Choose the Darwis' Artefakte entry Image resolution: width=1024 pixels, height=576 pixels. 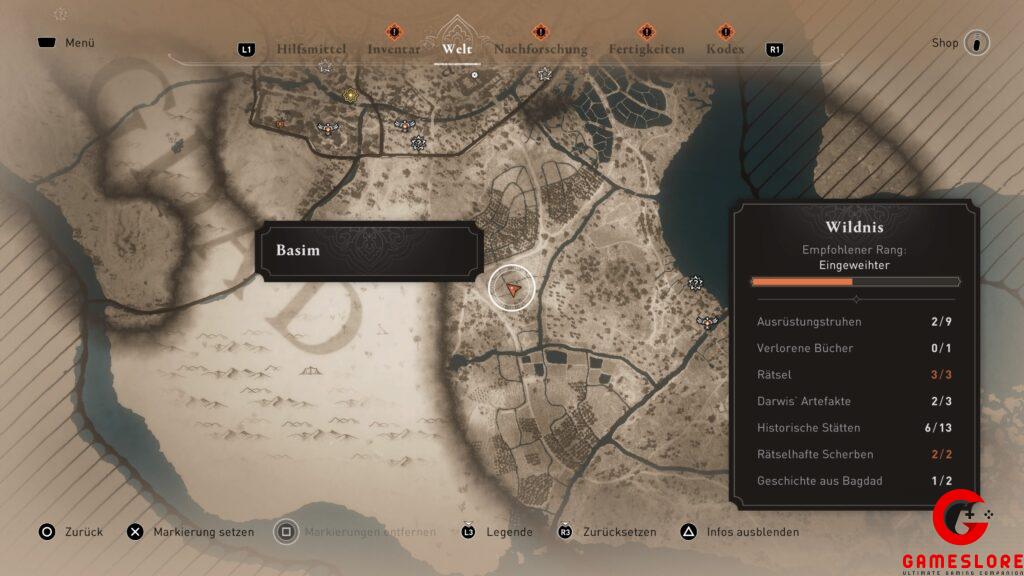pyautogui.click(x=855, y=401)
